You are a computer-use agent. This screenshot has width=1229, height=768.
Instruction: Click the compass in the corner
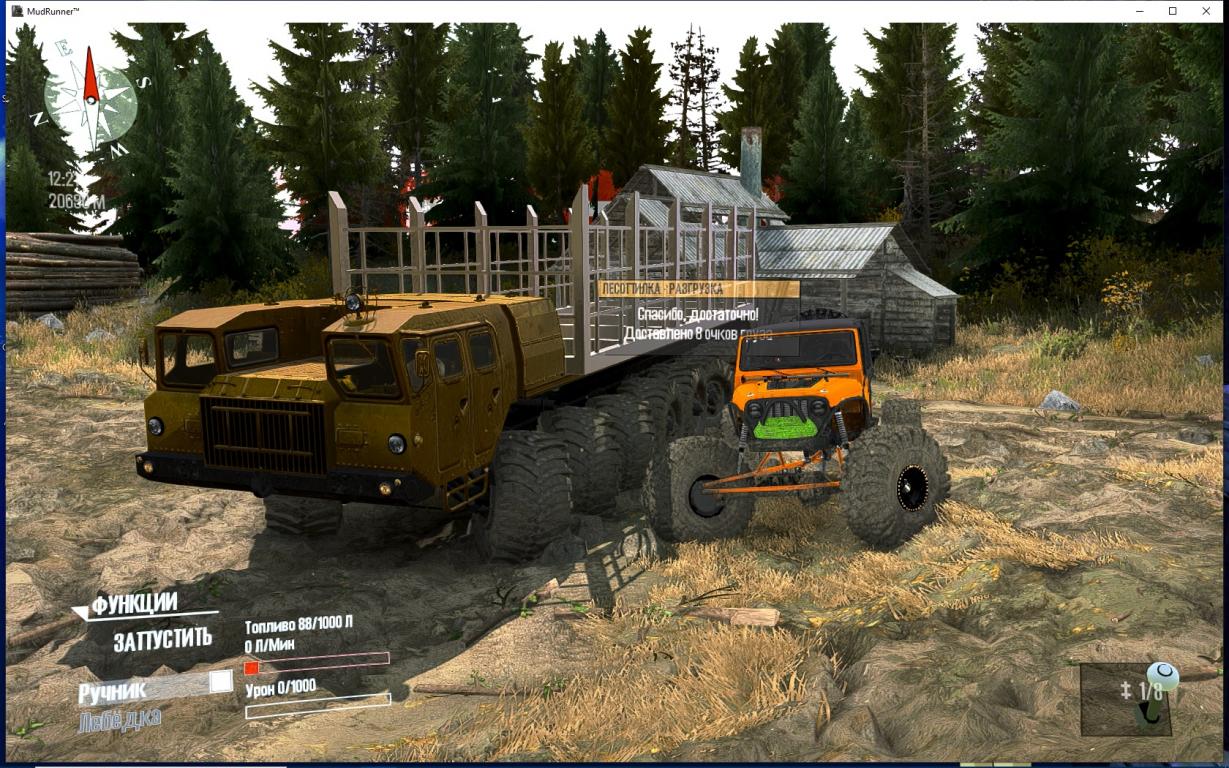[90, 99]
